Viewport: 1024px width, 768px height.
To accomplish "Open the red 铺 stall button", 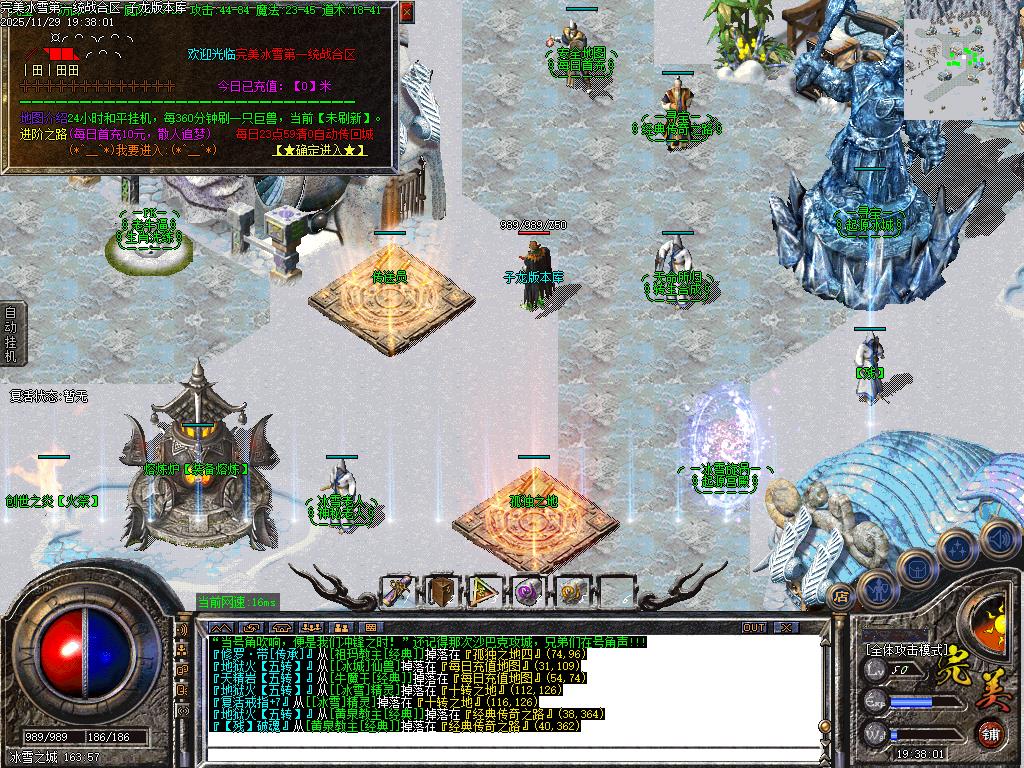I will click(x=990, y=734).
